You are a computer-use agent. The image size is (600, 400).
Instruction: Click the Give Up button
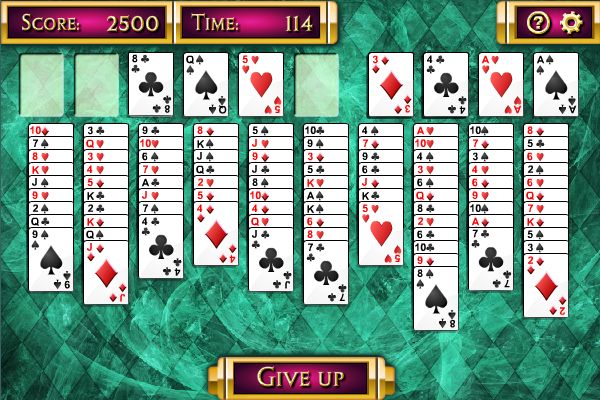tap(300, 377)
